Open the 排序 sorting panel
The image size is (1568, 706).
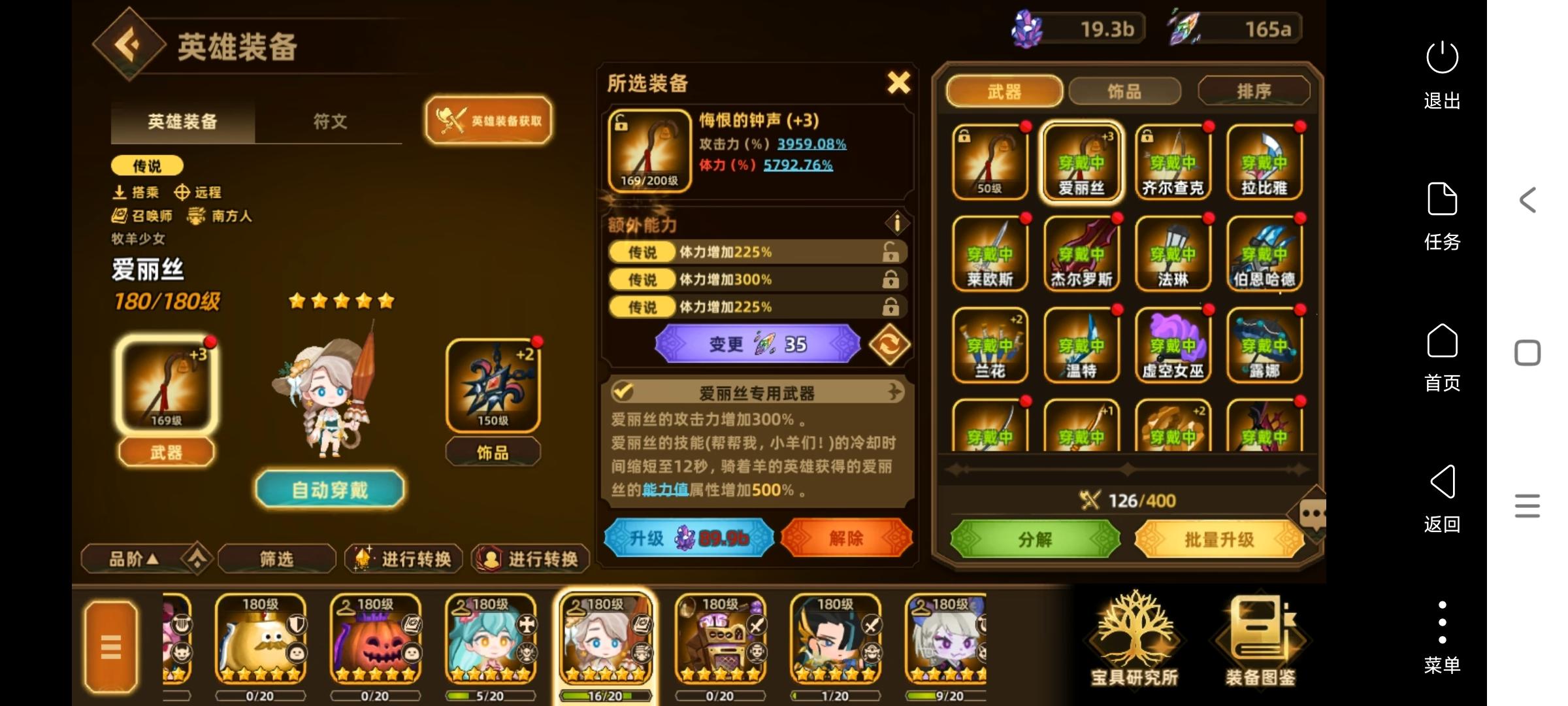pos(1253,92)
